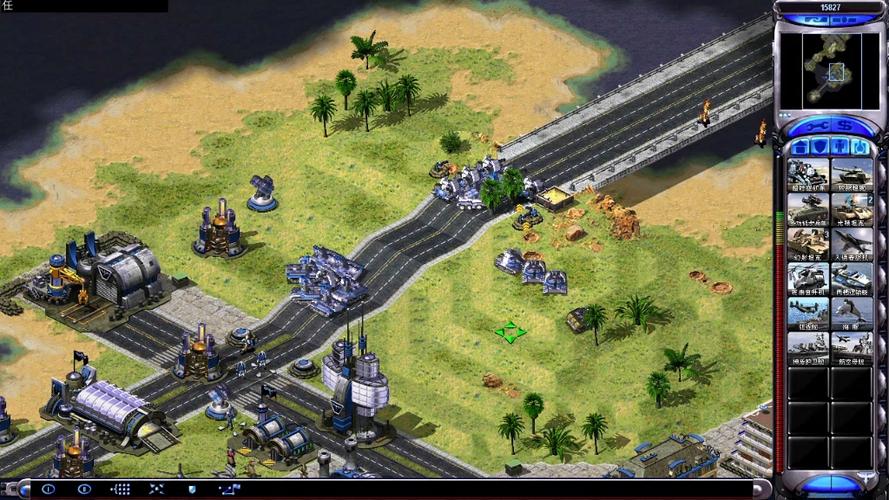The image size is (889, 500).
Task: Select the IFV build icon
Action: click(x=807, y=209)
